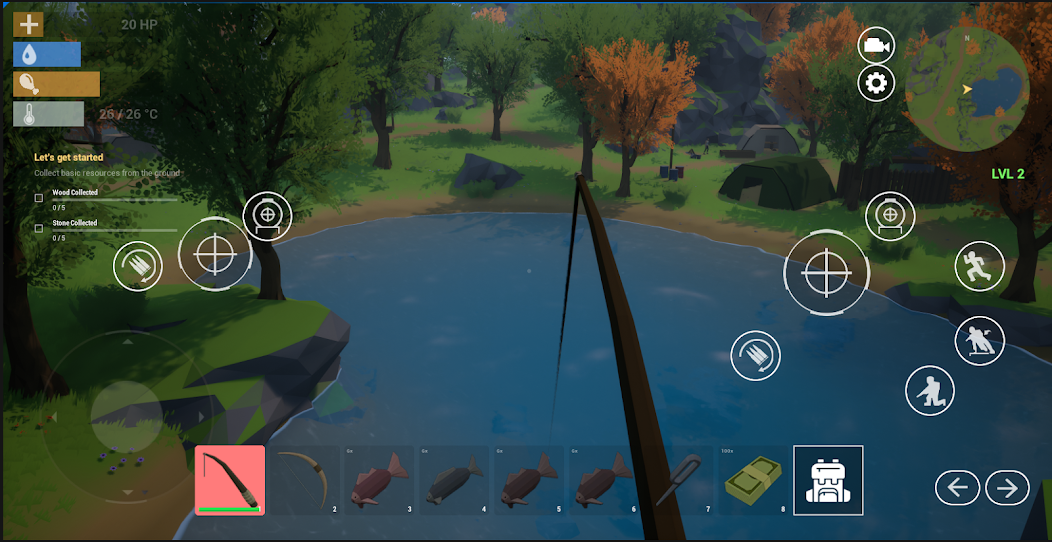Choose the dark gray fish in slot 4
The image size is (1052, 542).
(x=454, y=479)
